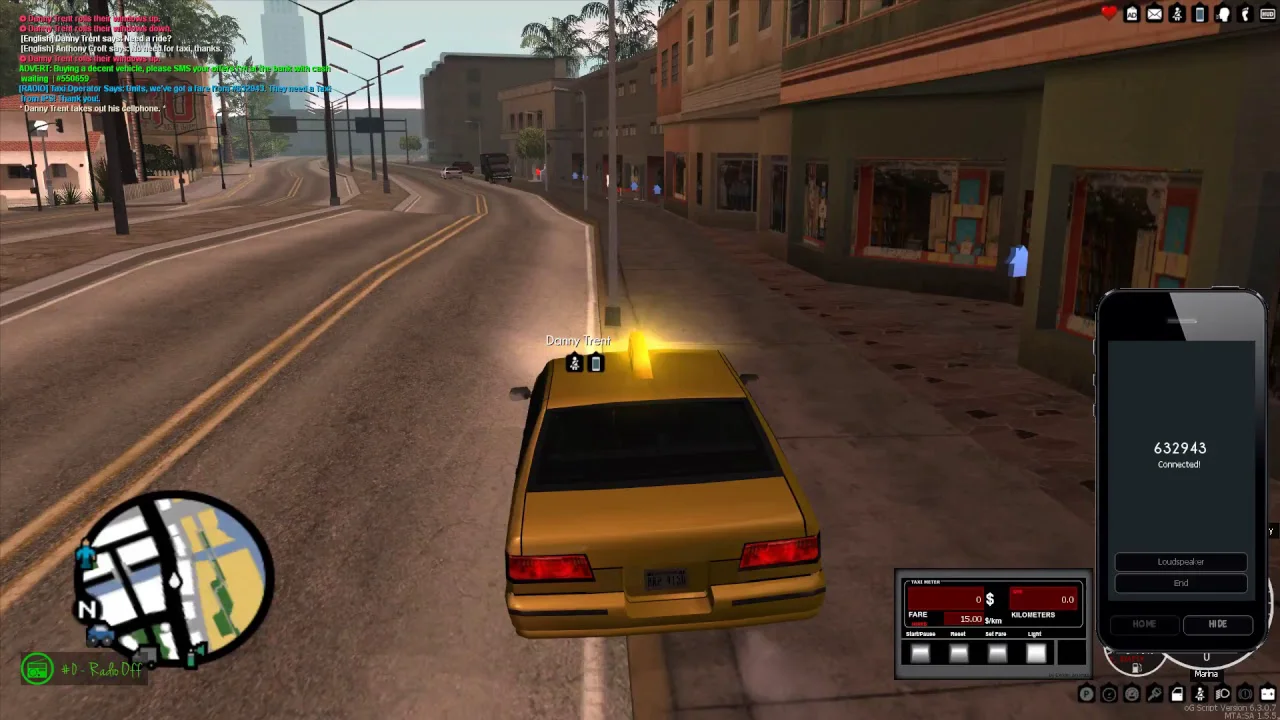The width and height of the screenshot is (1280, 720).
Task: Click the car battery icon
Action: [1267, 694]
